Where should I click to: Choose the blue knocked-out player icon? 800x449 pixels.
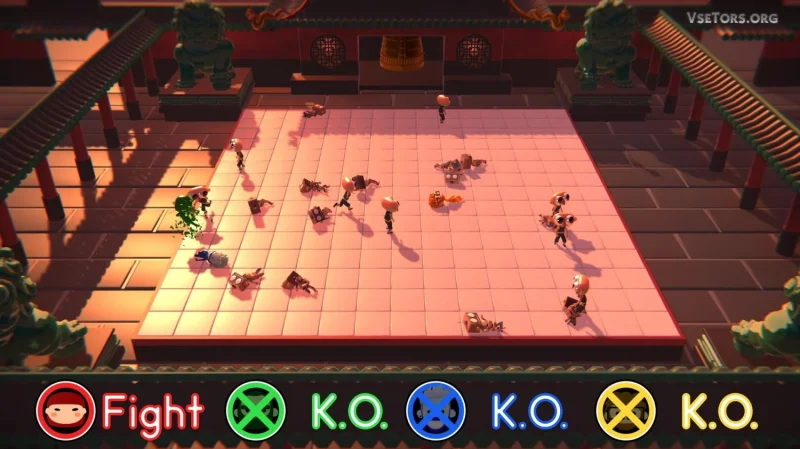click(x=436, y=410)
